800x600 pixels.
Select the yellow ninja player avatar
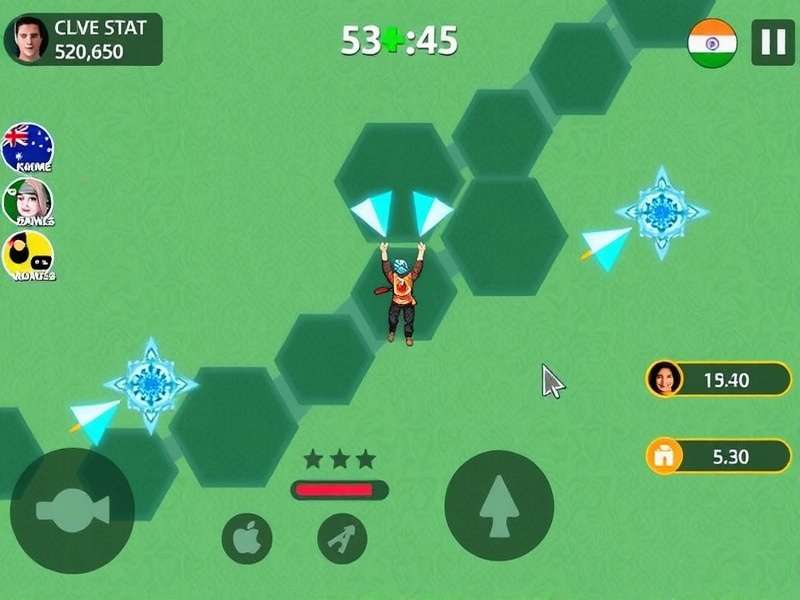(x=28, y=256)
